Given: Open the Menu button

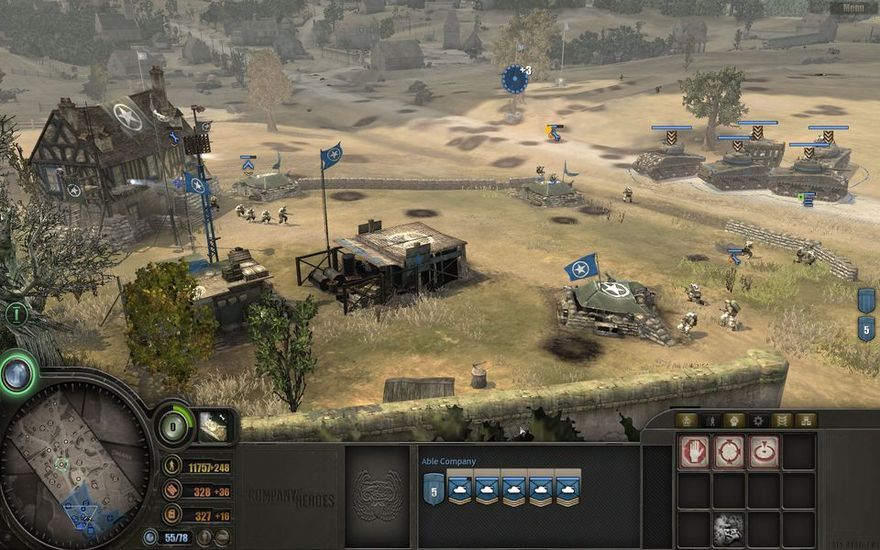Looking at the screenshot, I should [x=853, y=8].
